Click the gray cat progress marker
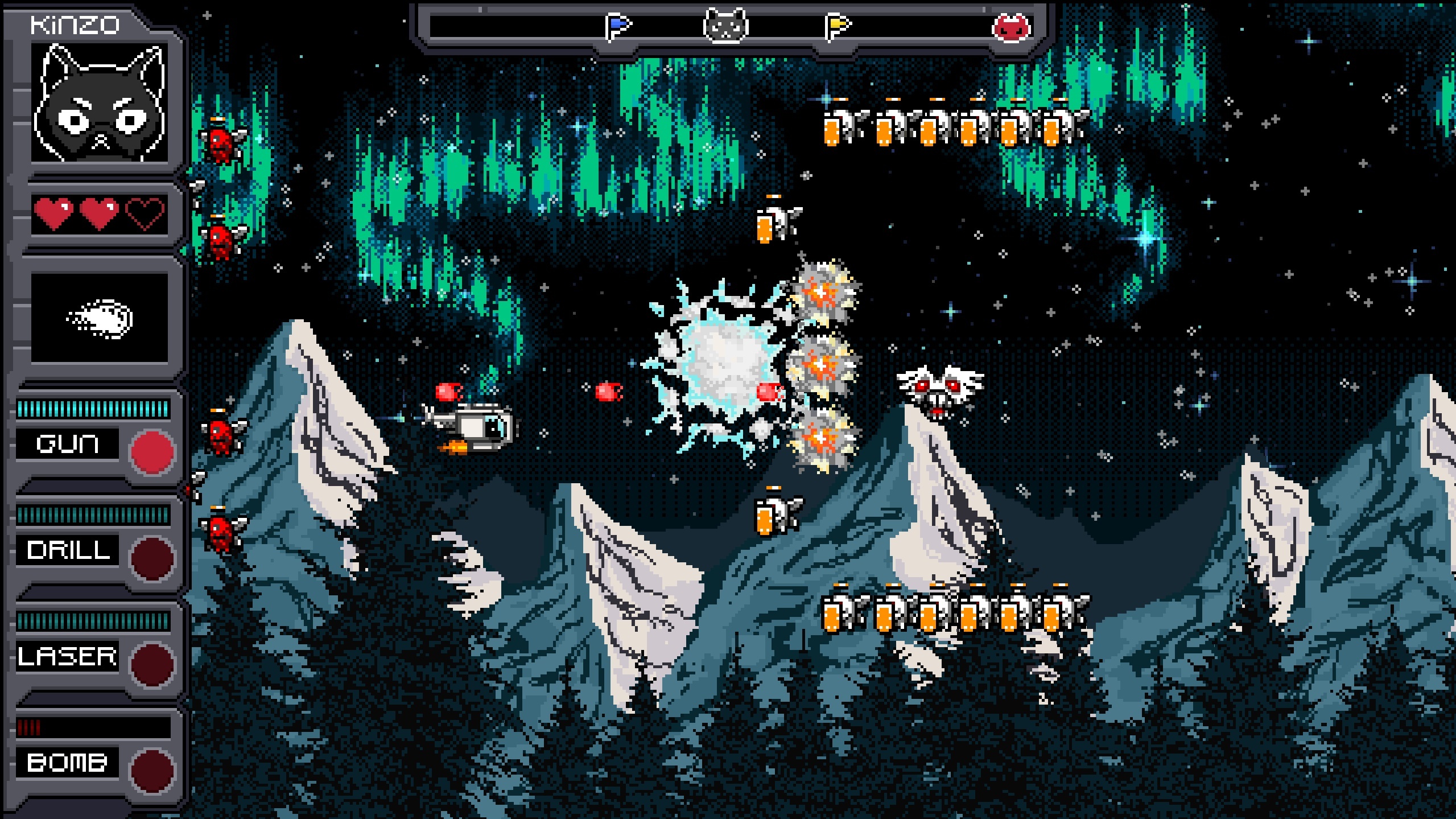Viewport: 1456px width, 819px height. (x=725, y=26)
